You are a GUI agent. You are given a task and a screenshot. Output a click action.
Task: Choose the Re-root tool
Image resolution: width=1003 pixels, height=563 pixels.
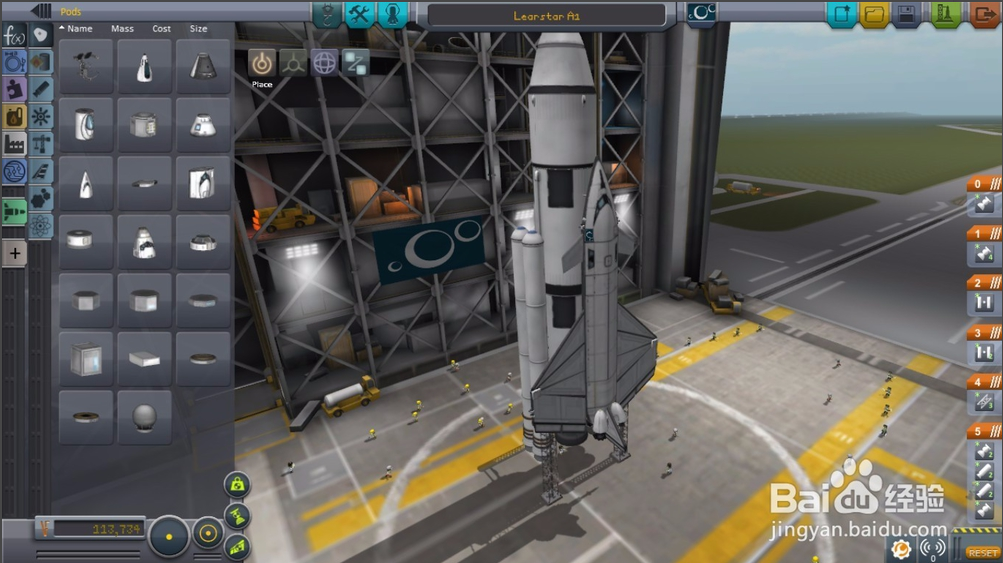click(355, 62)
